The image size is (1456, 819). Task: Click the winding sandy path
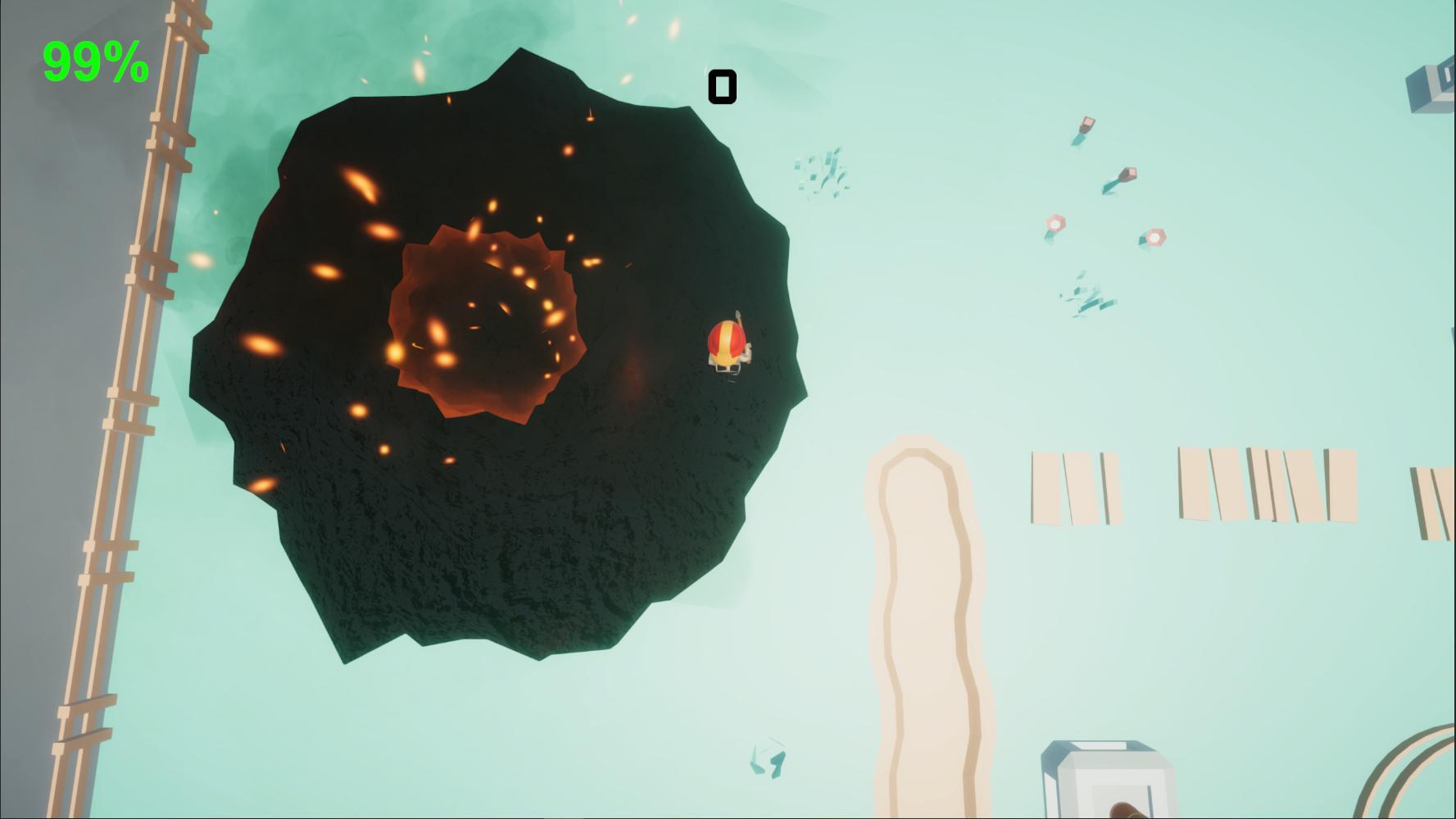pyautogui.click(x=926, y=615)
